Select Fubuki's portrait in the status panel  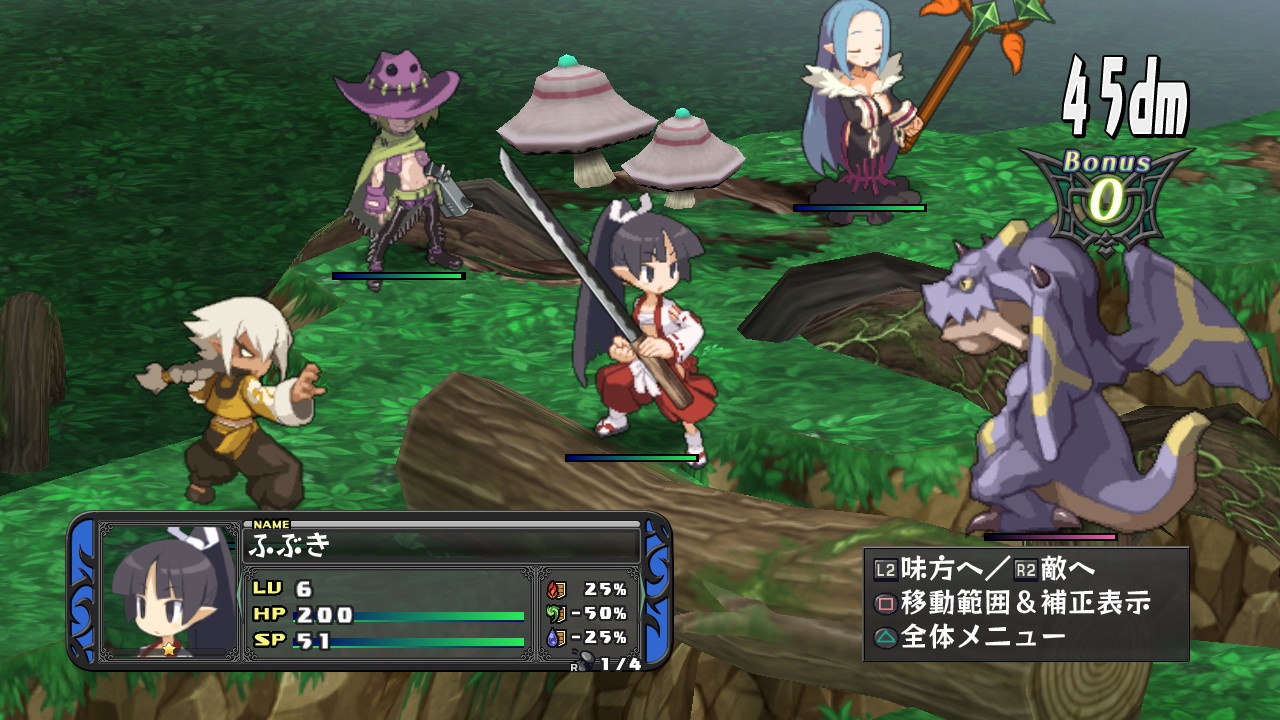point(168,591)
